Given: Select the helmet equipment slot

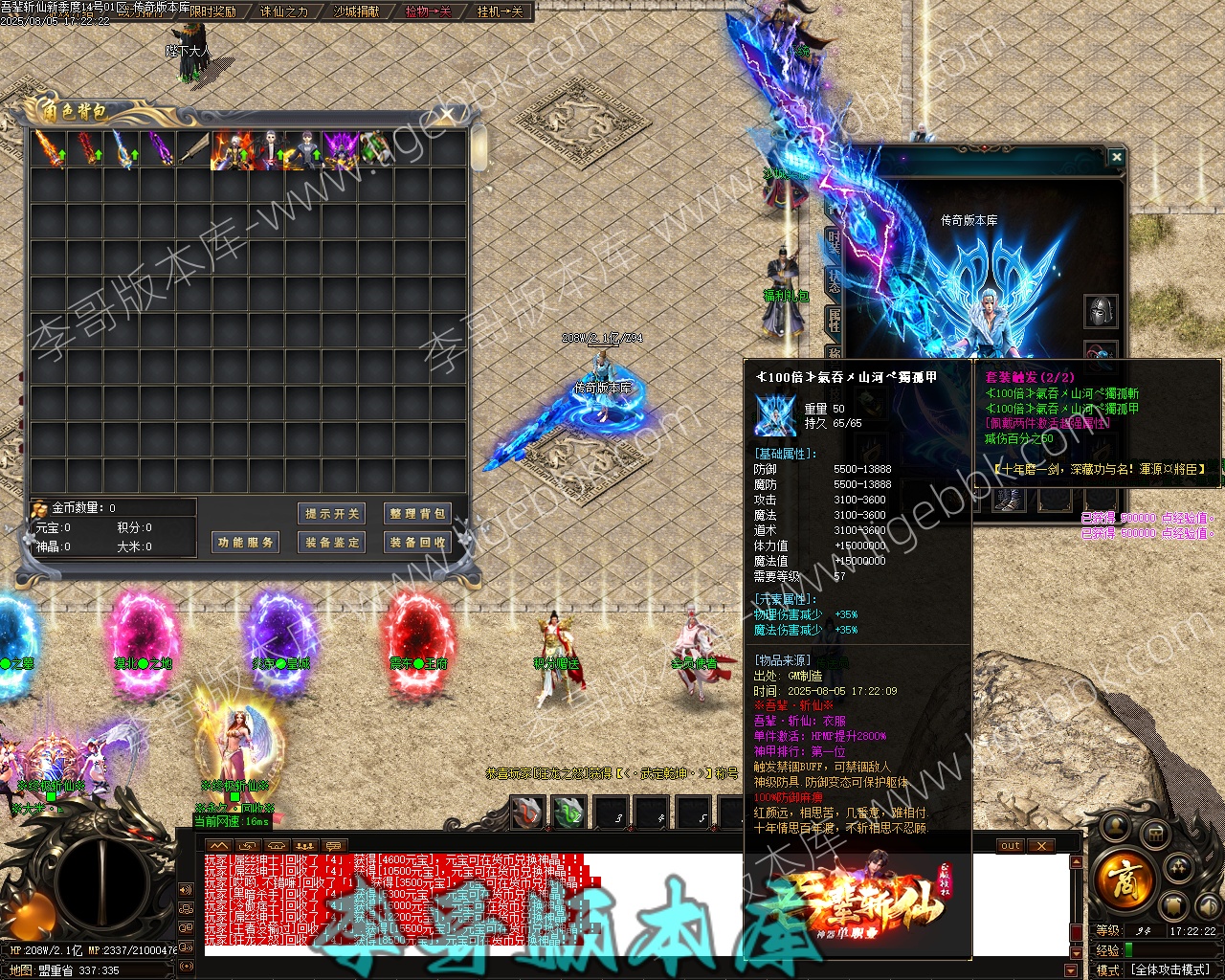Looking at the screenshot, I should click(x=1100, y=310).
